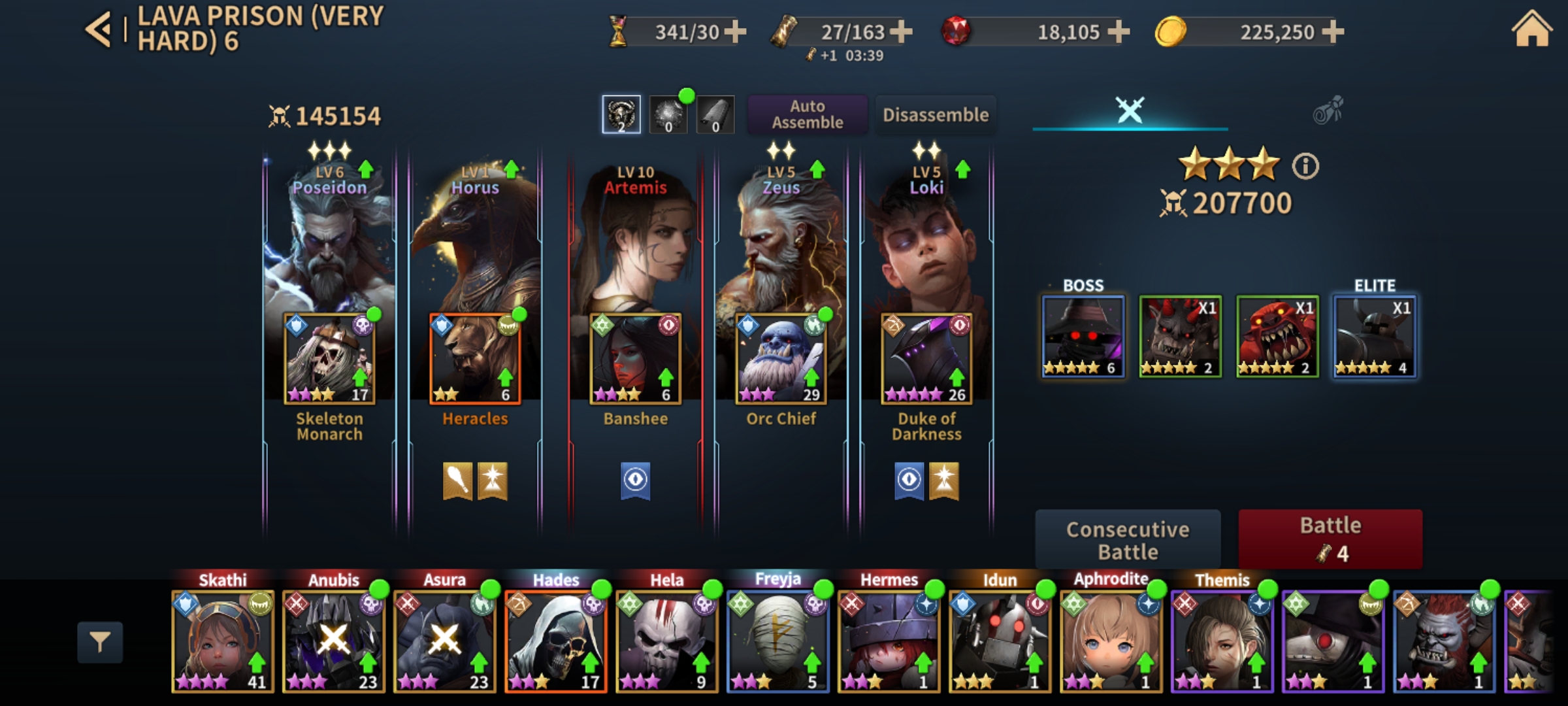Auto Assemble the team

[x=808, y=114]
